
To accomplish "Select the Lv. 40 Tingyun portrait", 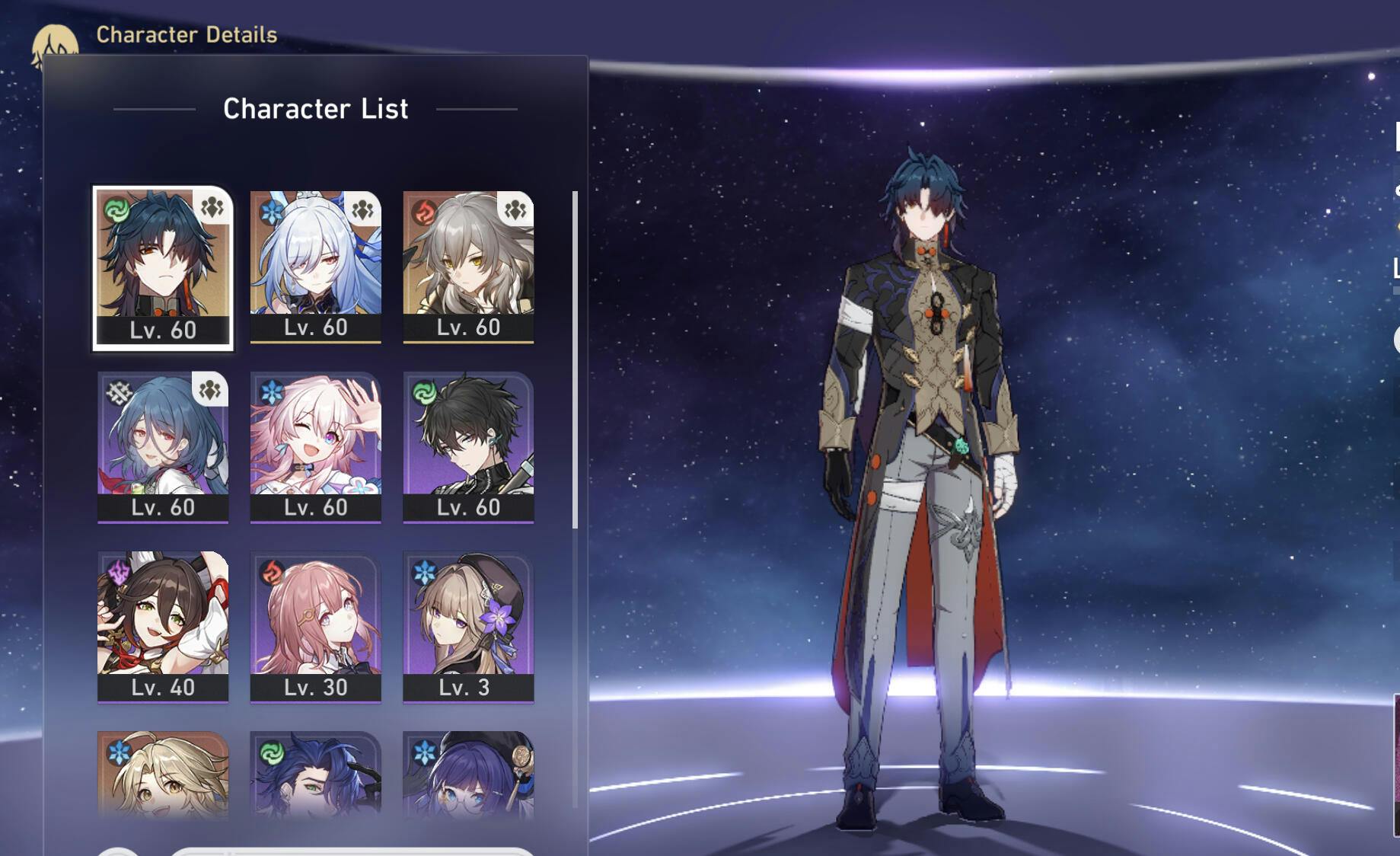I will 163,625.
